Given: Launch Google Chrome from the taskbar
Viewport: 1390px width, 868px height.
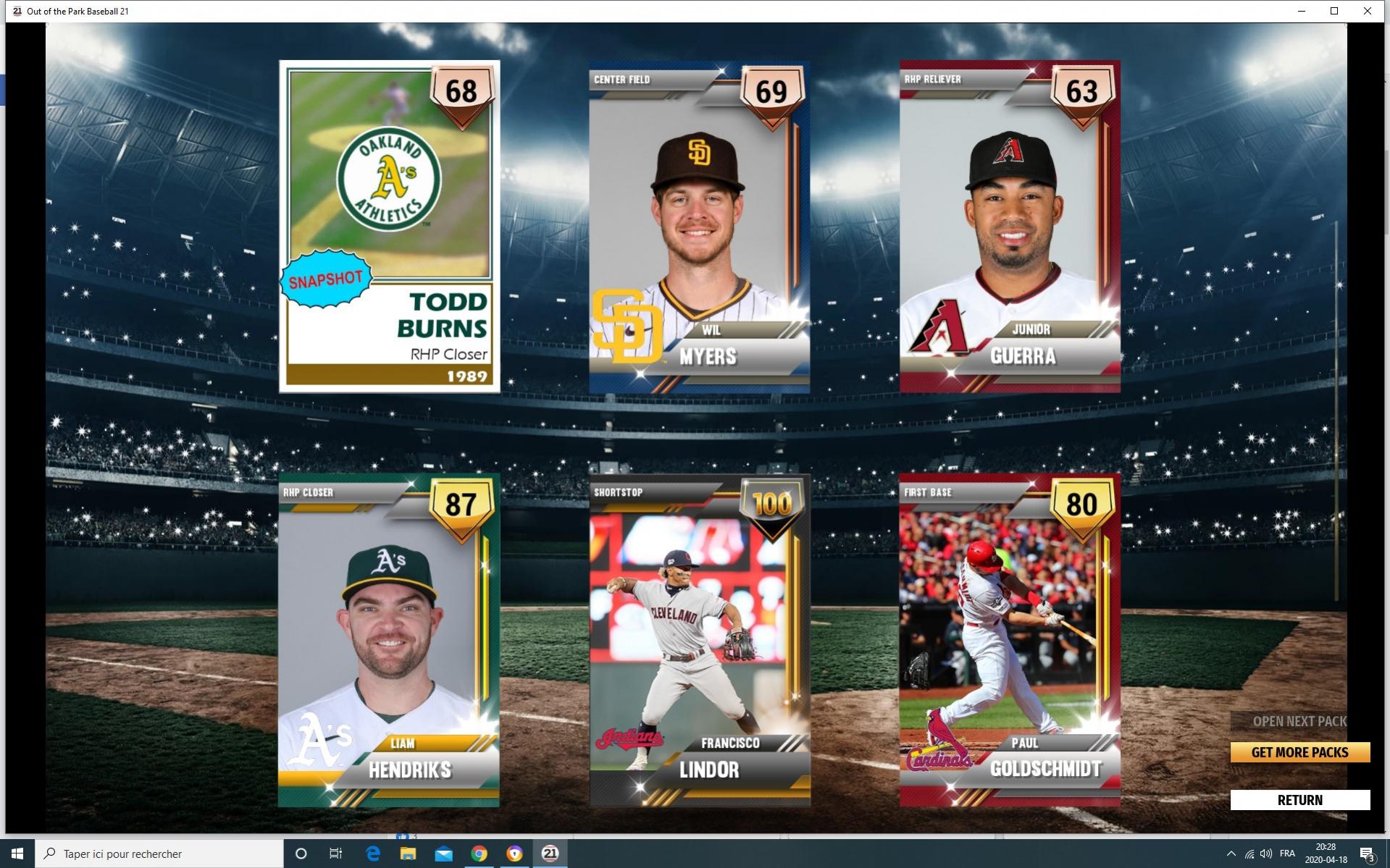Looking at the screenshot, I should point(479,854).
